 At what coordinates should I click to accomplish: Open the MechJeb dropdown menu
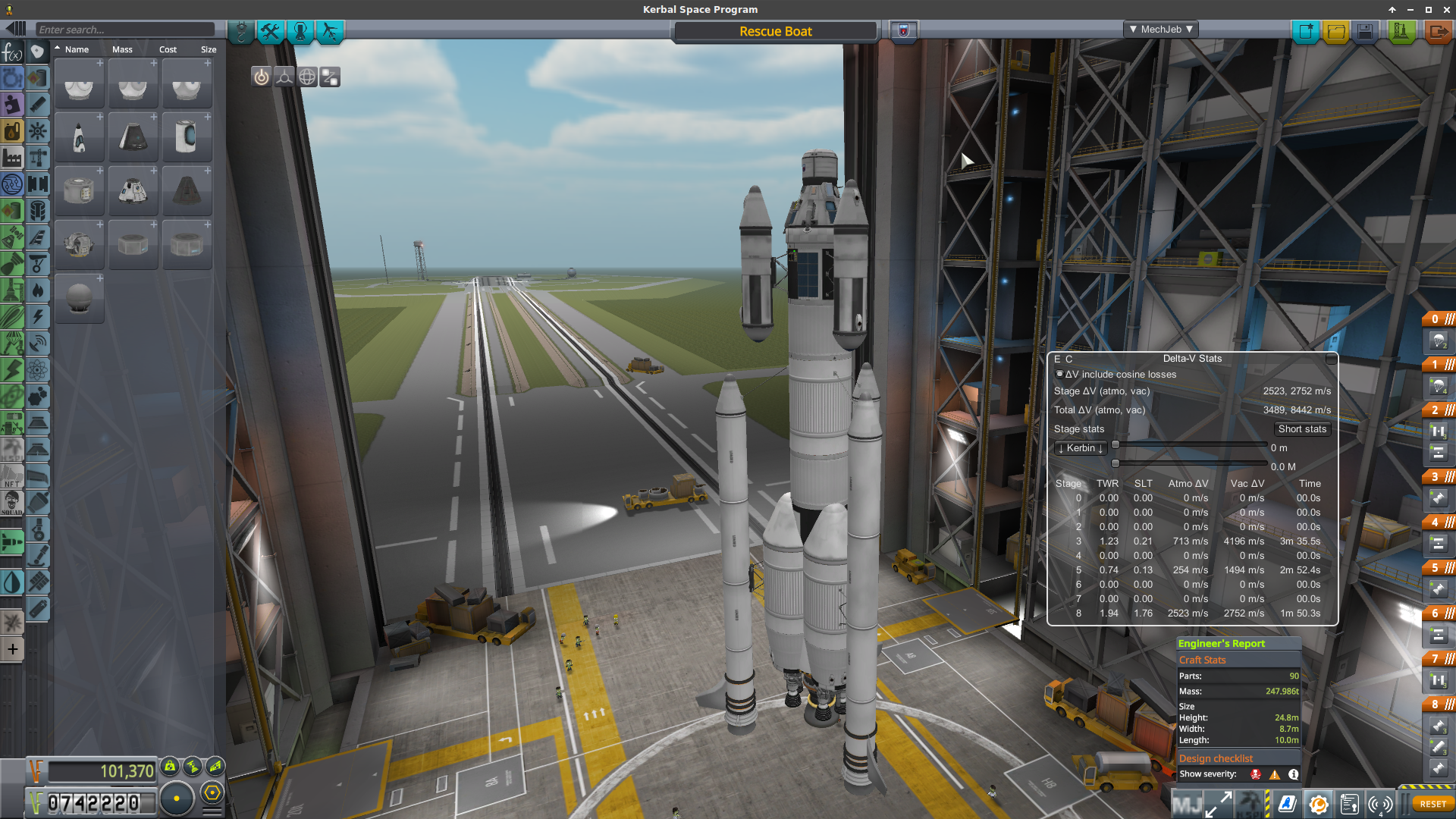pyautogui.click(x=1160, y=30)
